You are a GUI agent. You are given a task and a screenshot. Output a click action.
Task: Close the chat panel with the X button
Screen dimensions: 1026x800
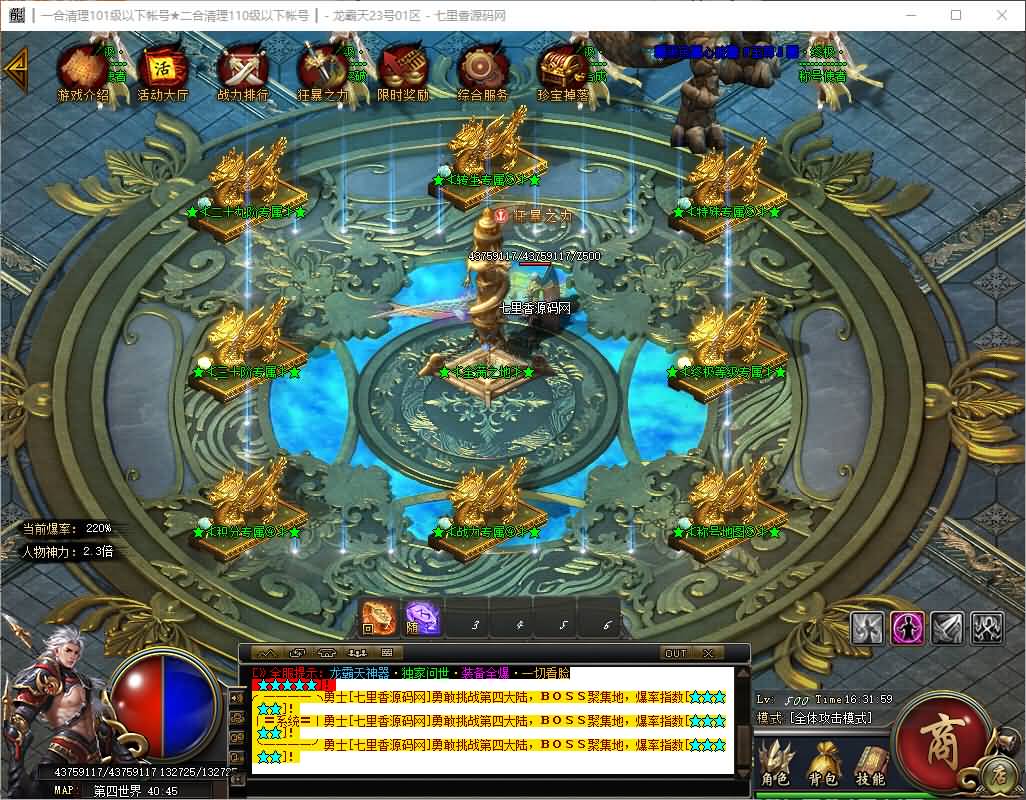tap(708, 653)
